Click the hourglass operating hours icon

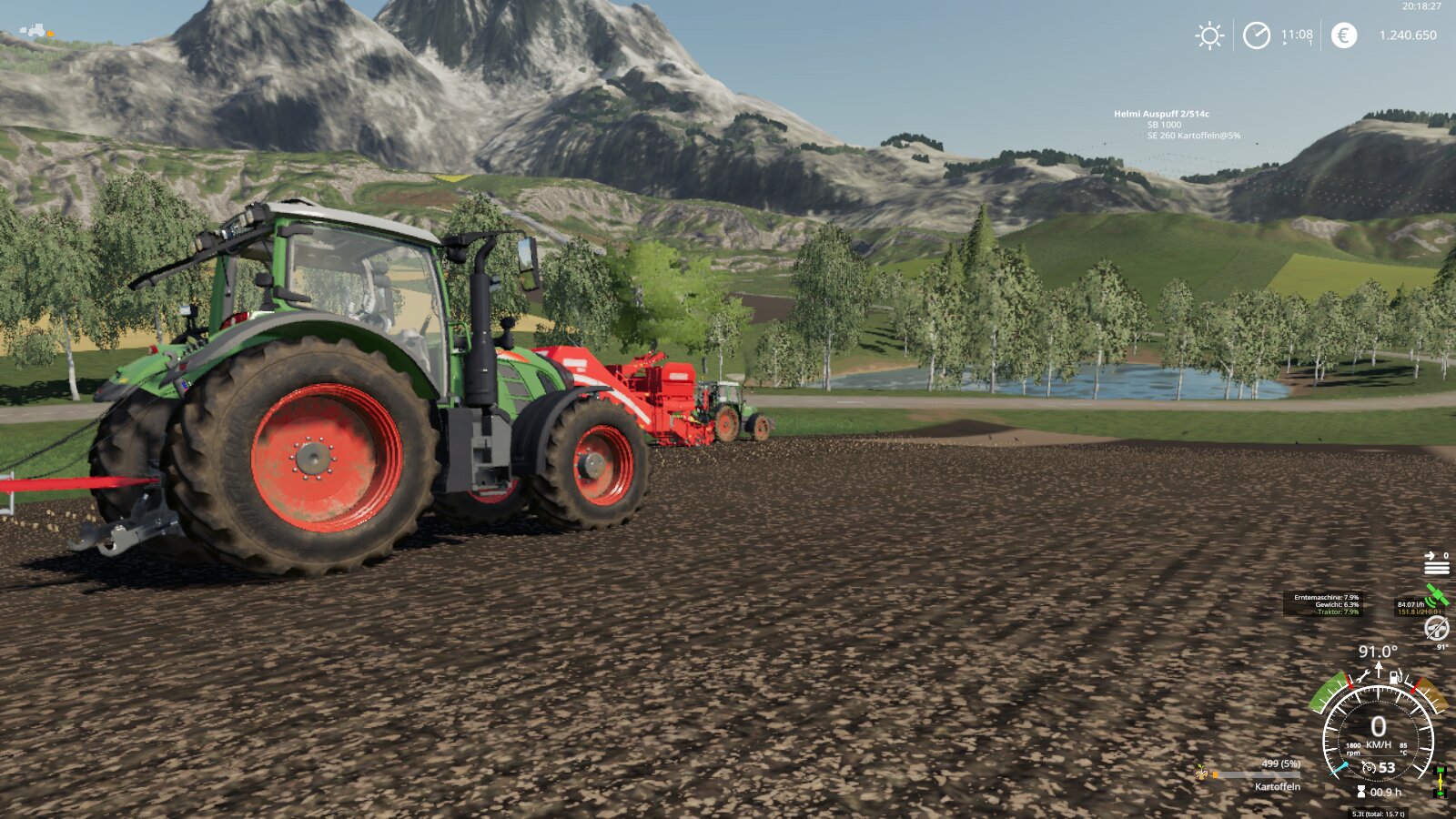[x=1361, y=792]
